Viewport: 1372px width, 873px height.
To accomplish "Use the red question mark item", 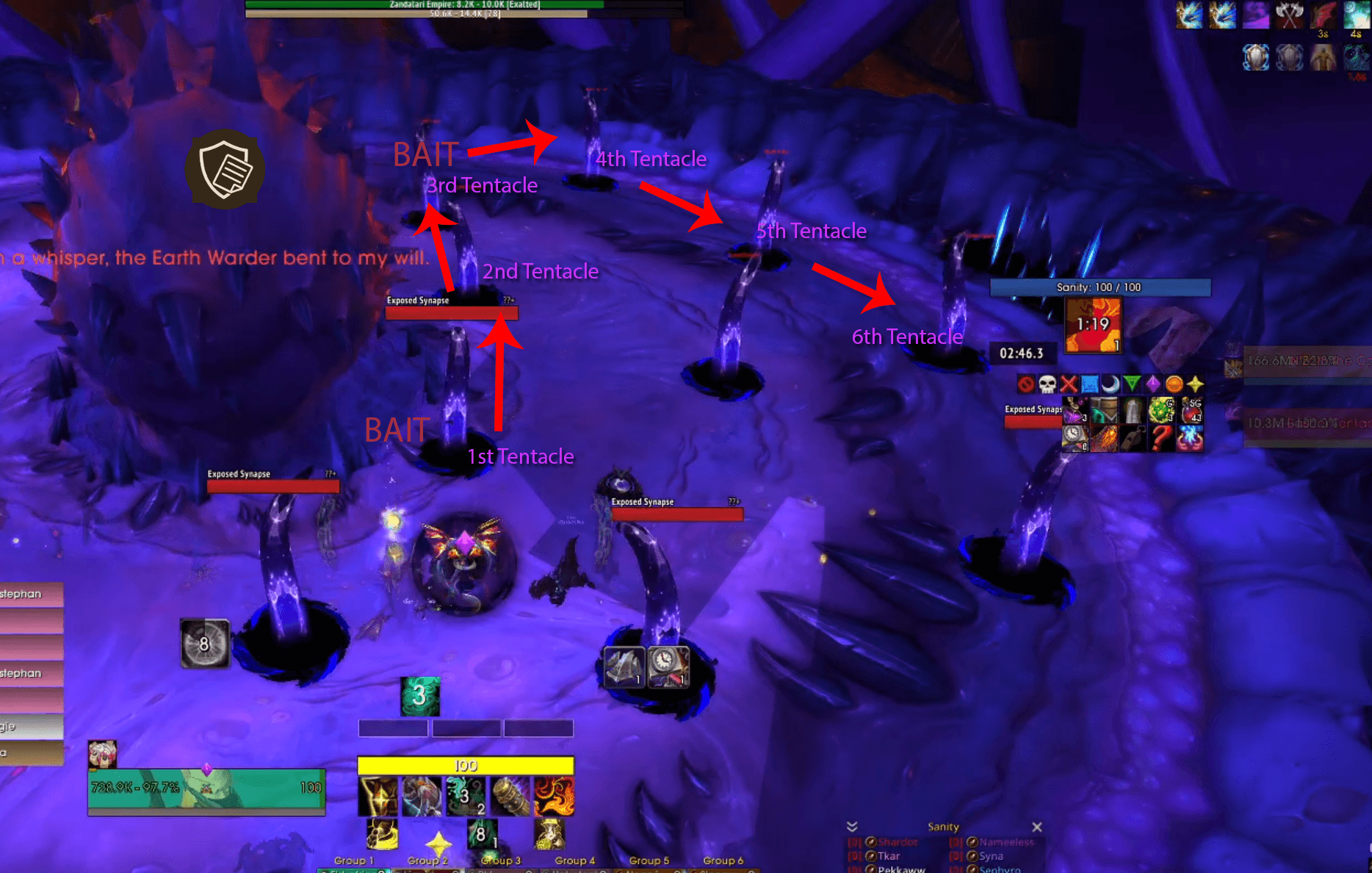I will [1161, 437].
